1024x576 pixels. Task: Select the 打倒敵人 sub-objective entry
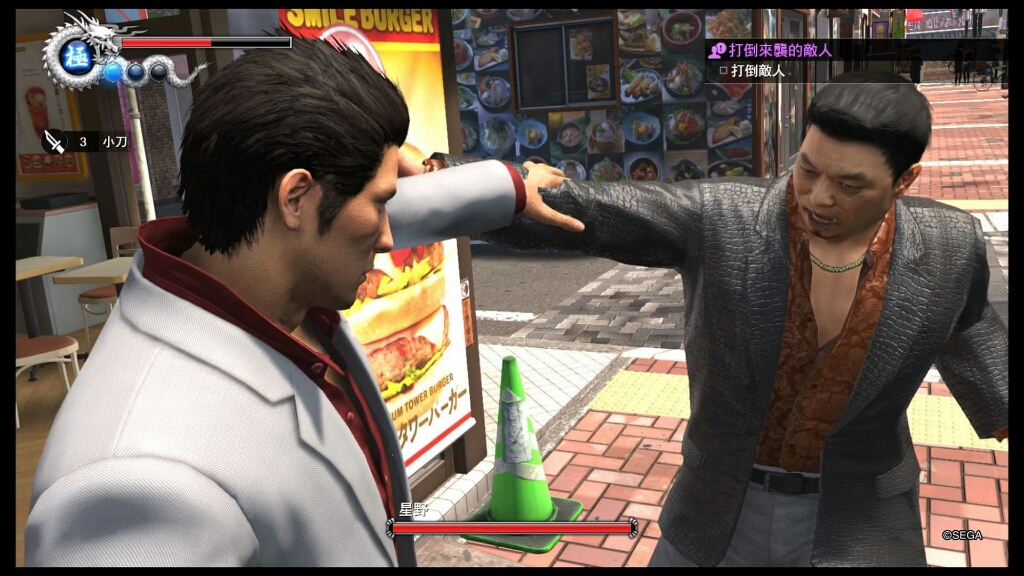tap(752, 71)
